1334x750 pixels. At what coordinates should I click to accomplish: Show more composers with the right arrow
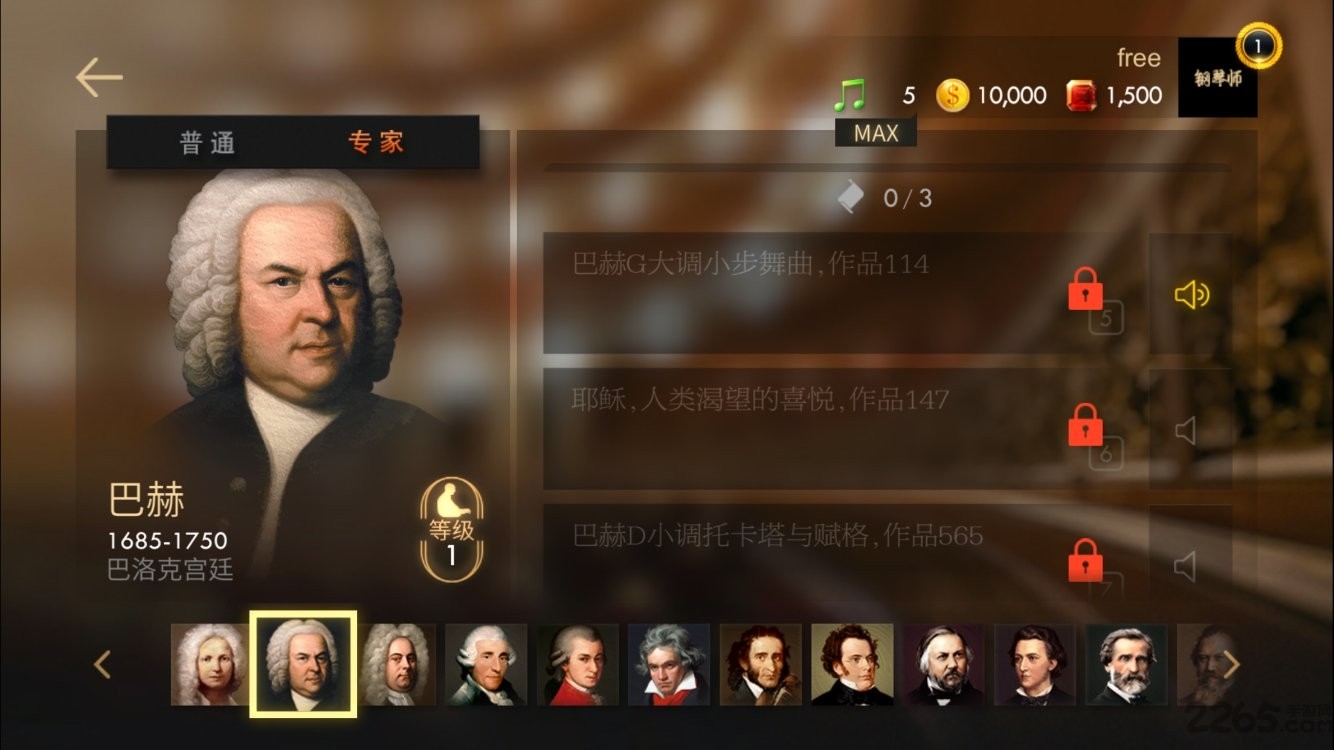click(x=1232, y=664)
